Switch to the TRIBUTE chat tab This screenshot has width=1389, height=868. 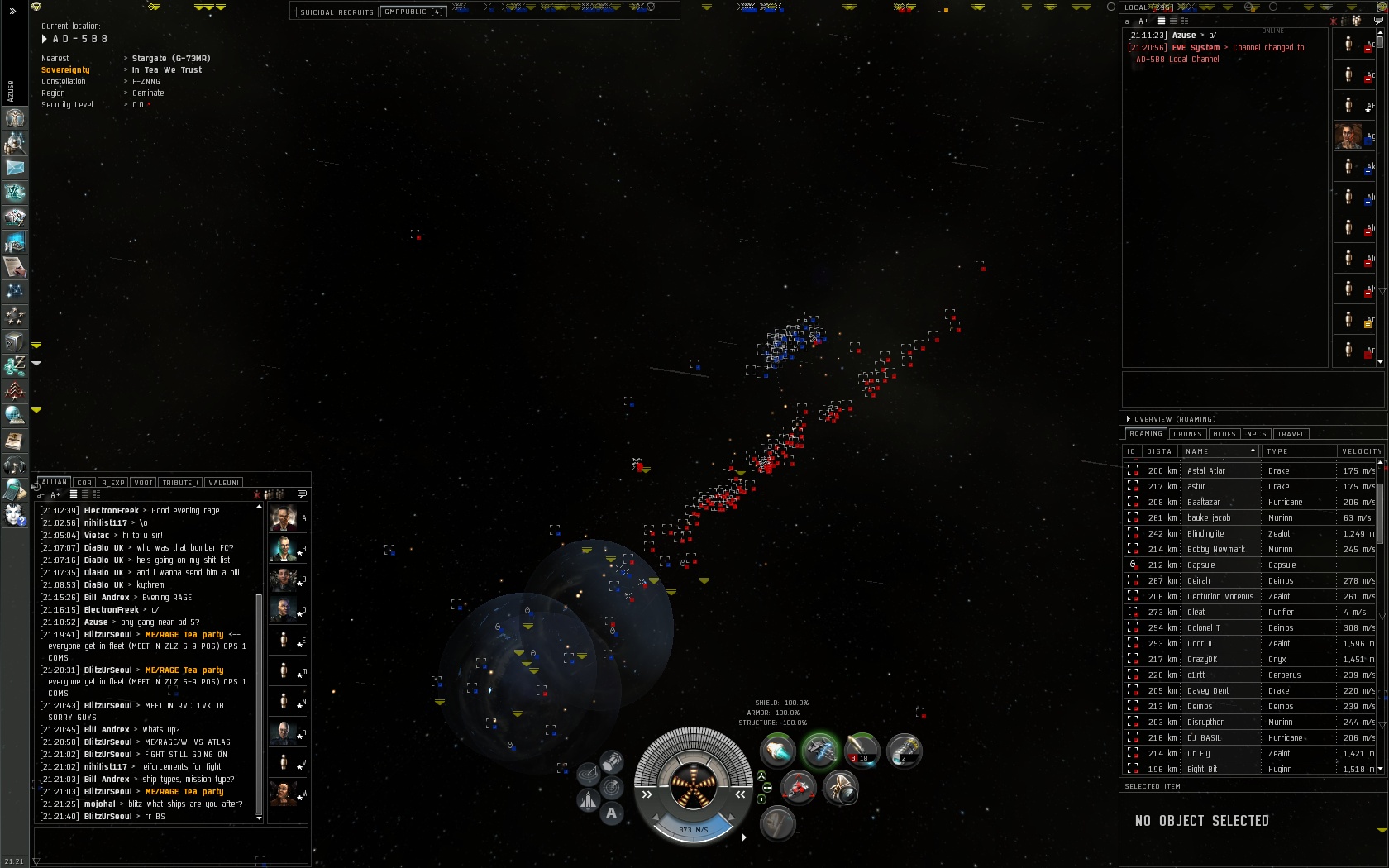point(180,483)
